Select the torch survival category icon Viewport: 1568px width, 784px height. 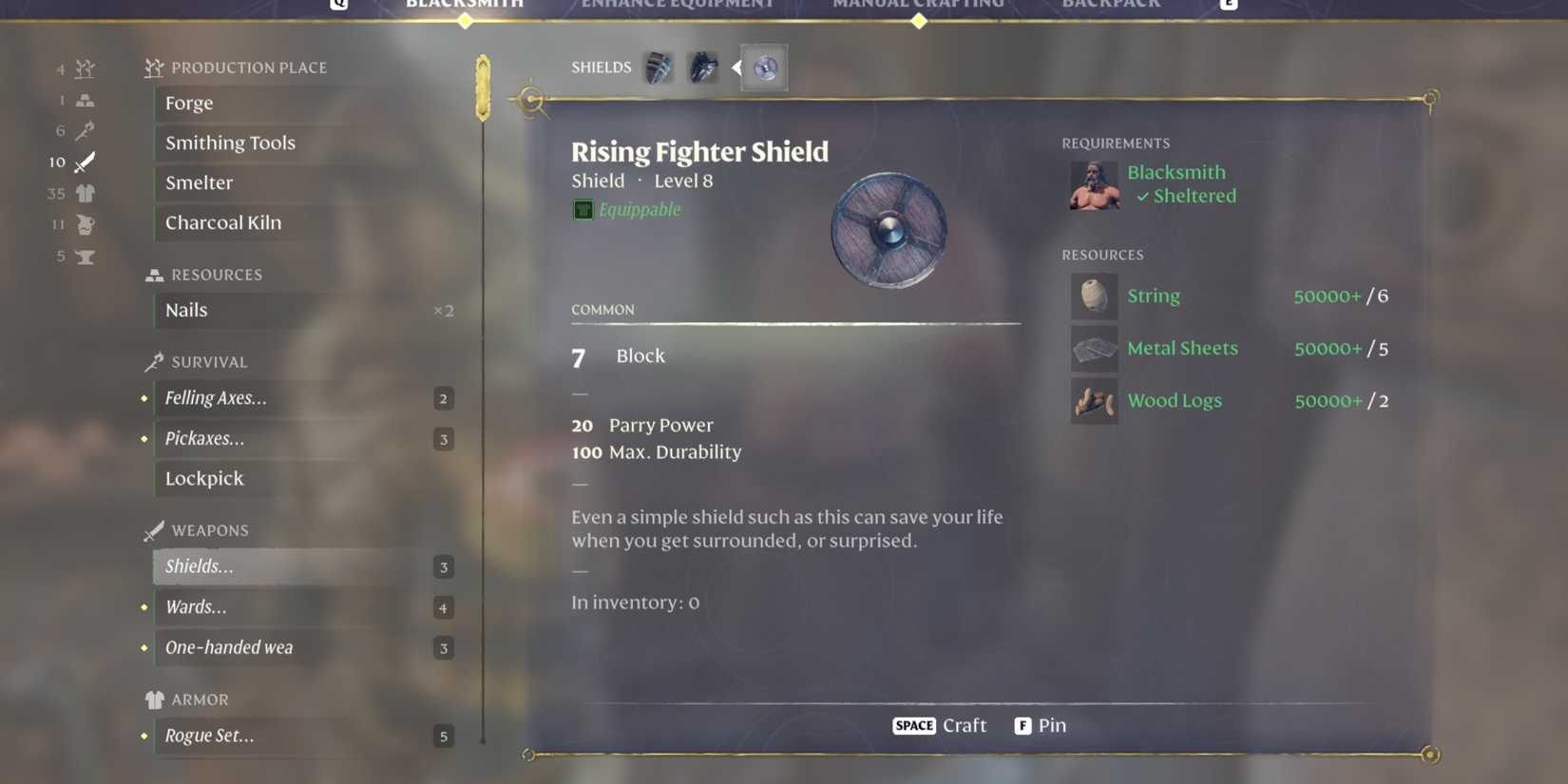tap(85, 131)
